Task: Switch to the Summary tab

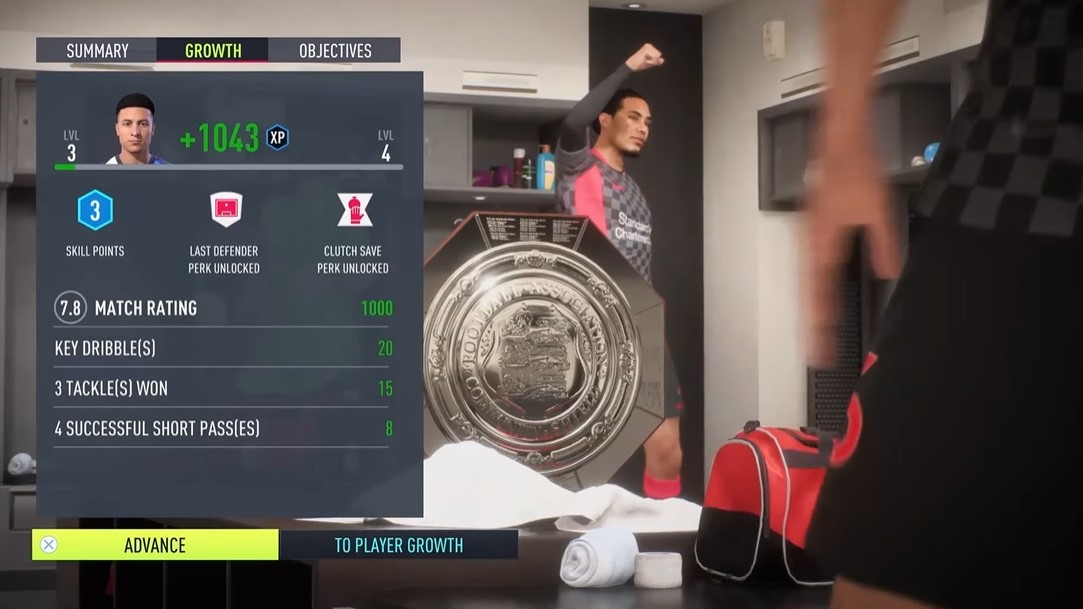Action: click(97, 50)
